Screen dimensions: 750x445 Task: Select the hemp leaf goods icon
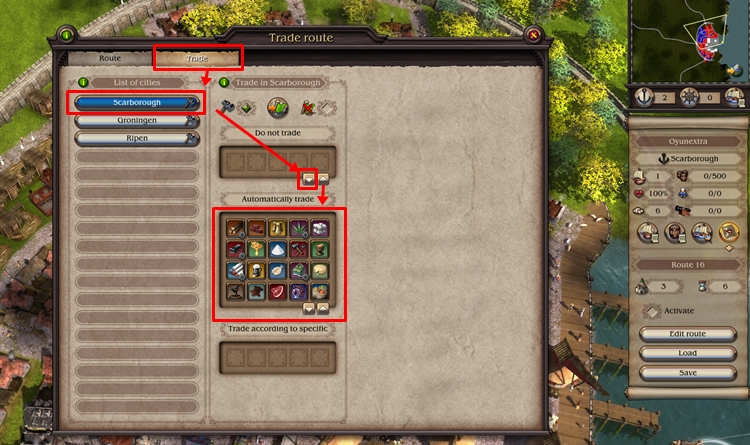click(x=298, y=229)
